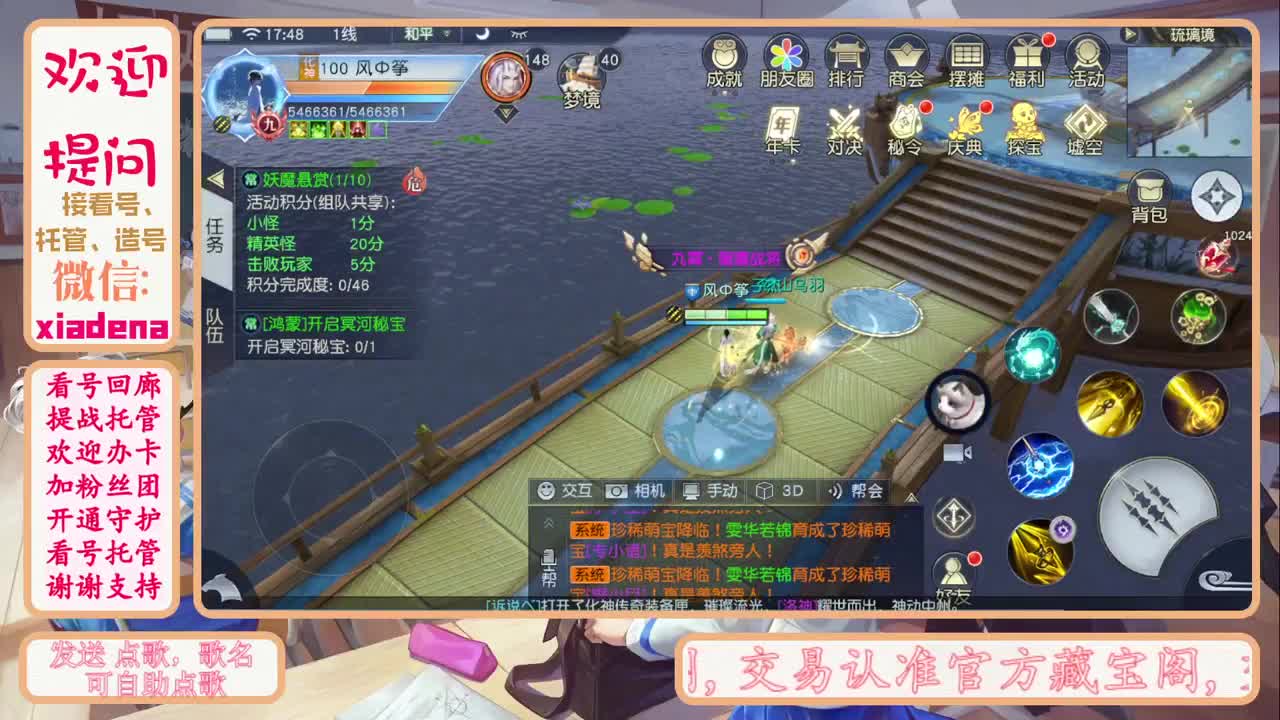Open the 成就 (Achievements) panel
This screenshot has height=720, width=1280.
tap(722, 60)
